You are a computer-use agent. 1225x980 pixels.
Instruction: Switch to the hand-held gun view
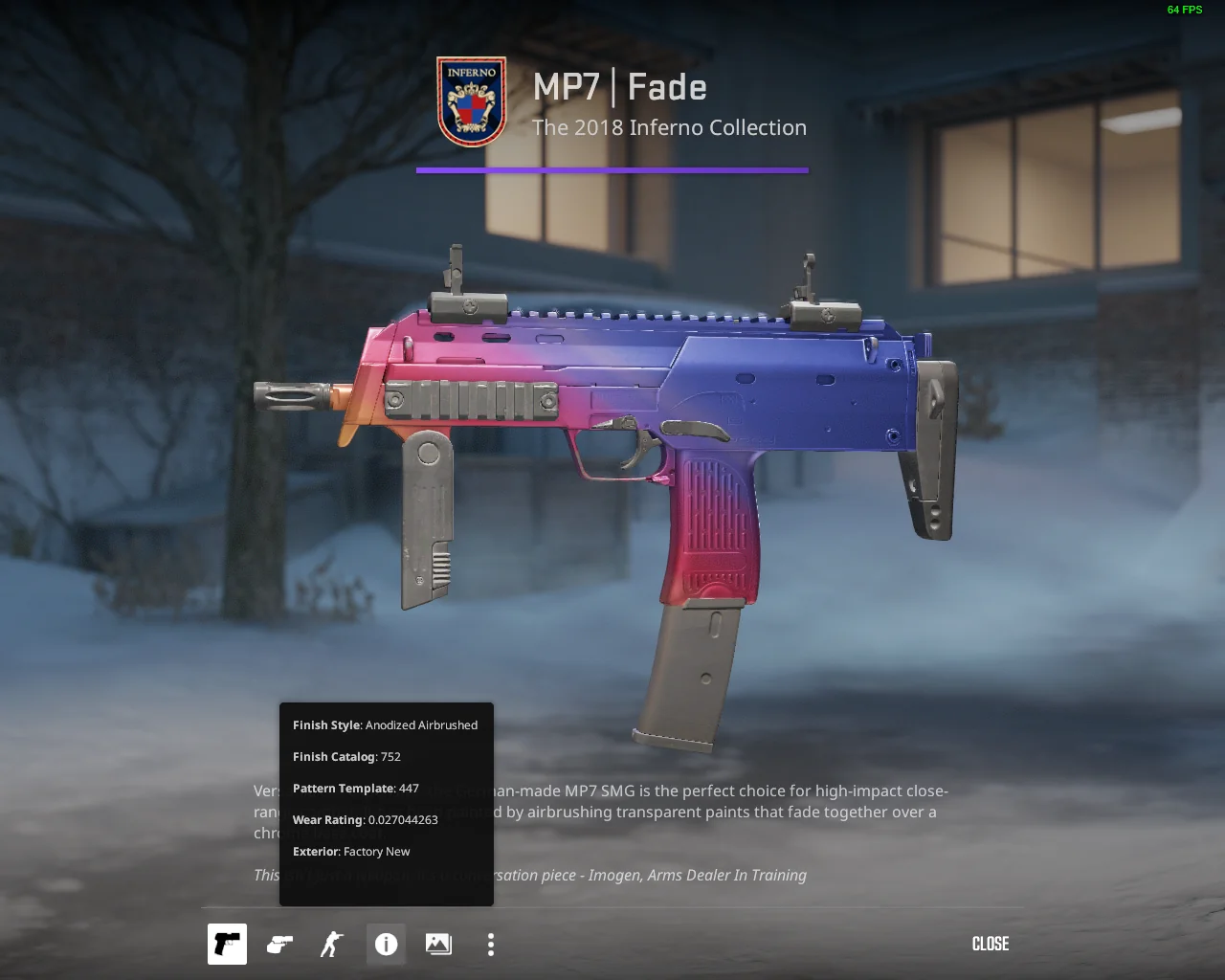tap(279, 944)
